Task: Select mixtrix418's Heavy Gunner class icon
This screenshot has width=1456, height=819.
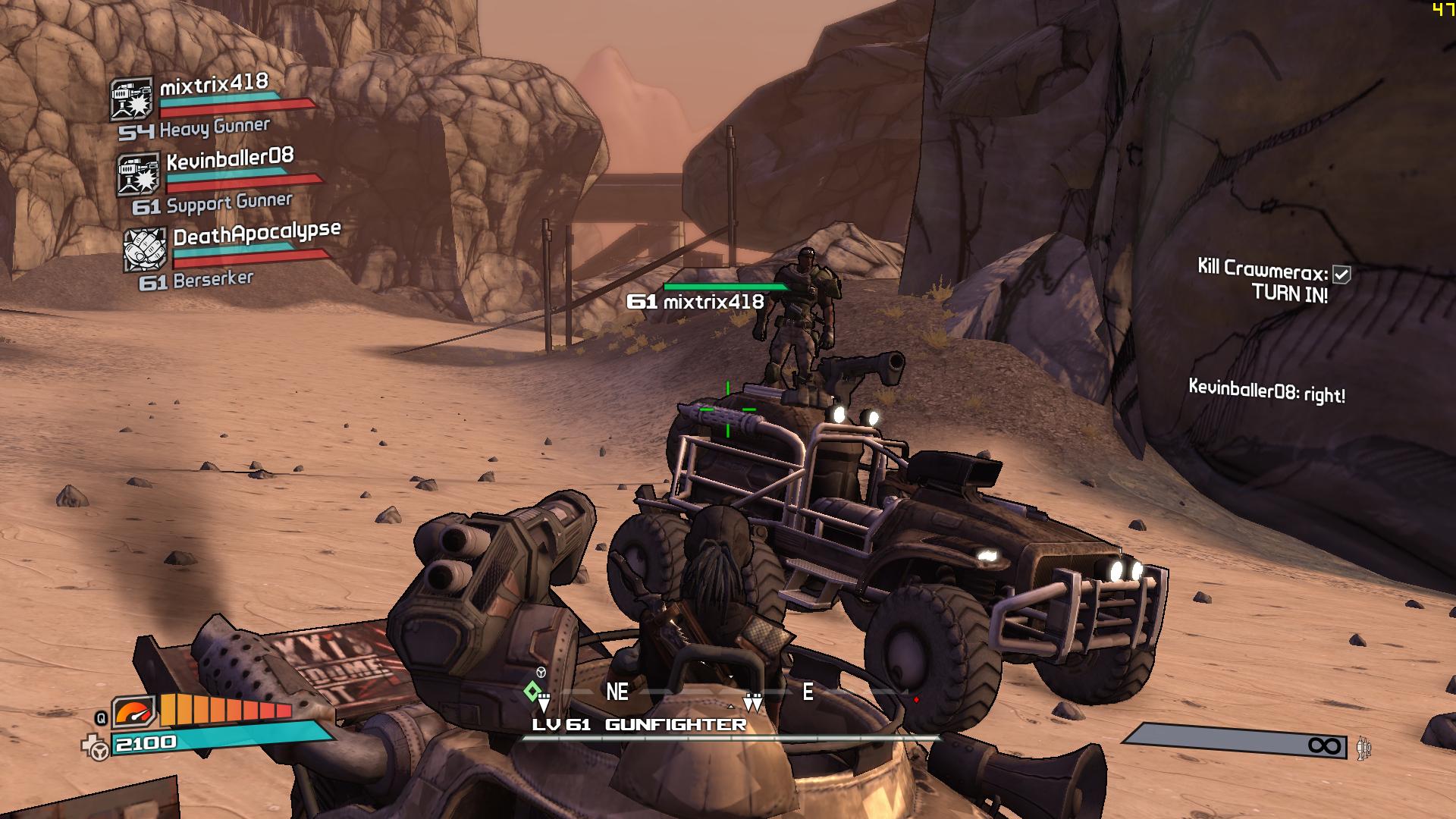Action: (x=131, y=99)
